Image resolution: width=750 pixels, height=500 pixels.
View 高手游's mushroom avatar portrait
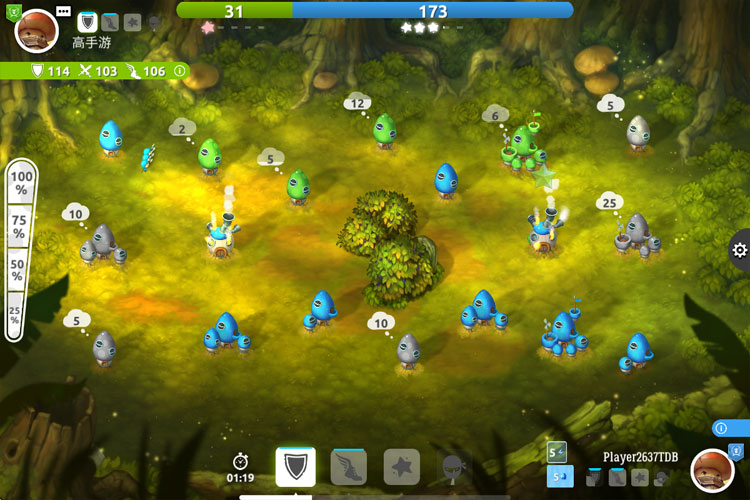click(37, 31)
